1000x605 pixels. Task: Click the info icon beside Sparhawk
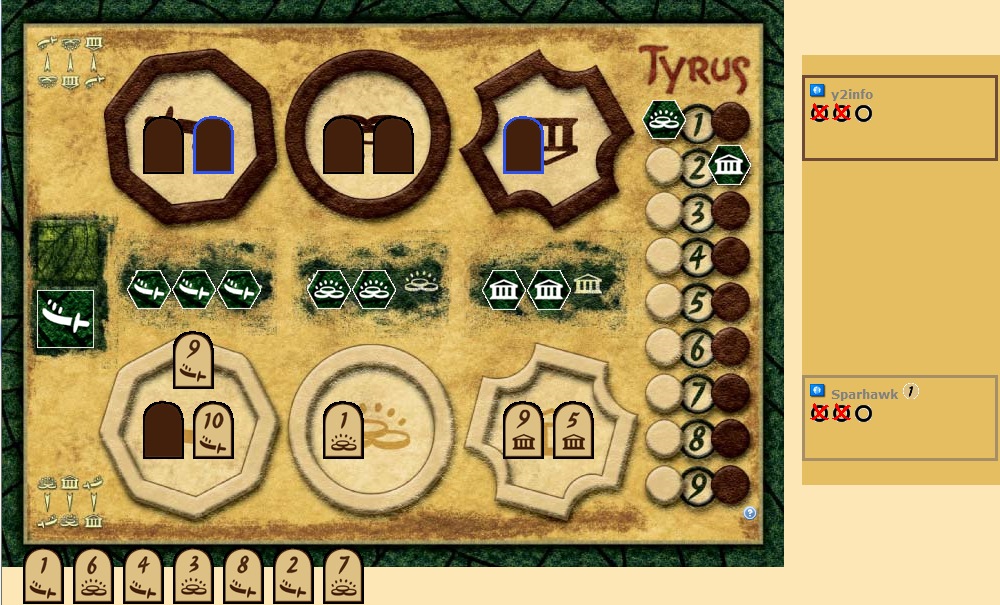[x=817, y=391]
